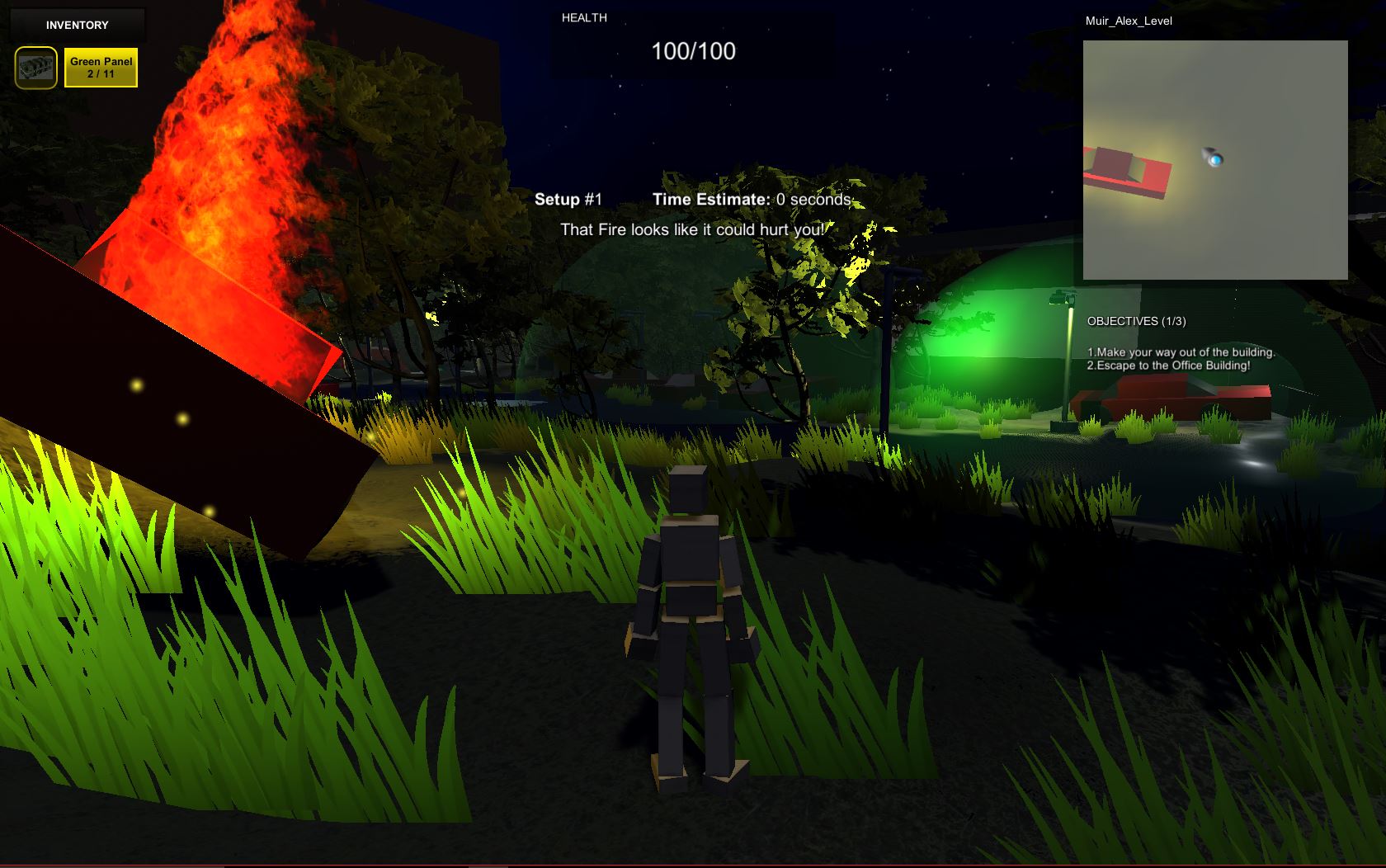Expand the Setup #1 information
The width and height of the screenshot is (1386, 868).
[569, 199]
